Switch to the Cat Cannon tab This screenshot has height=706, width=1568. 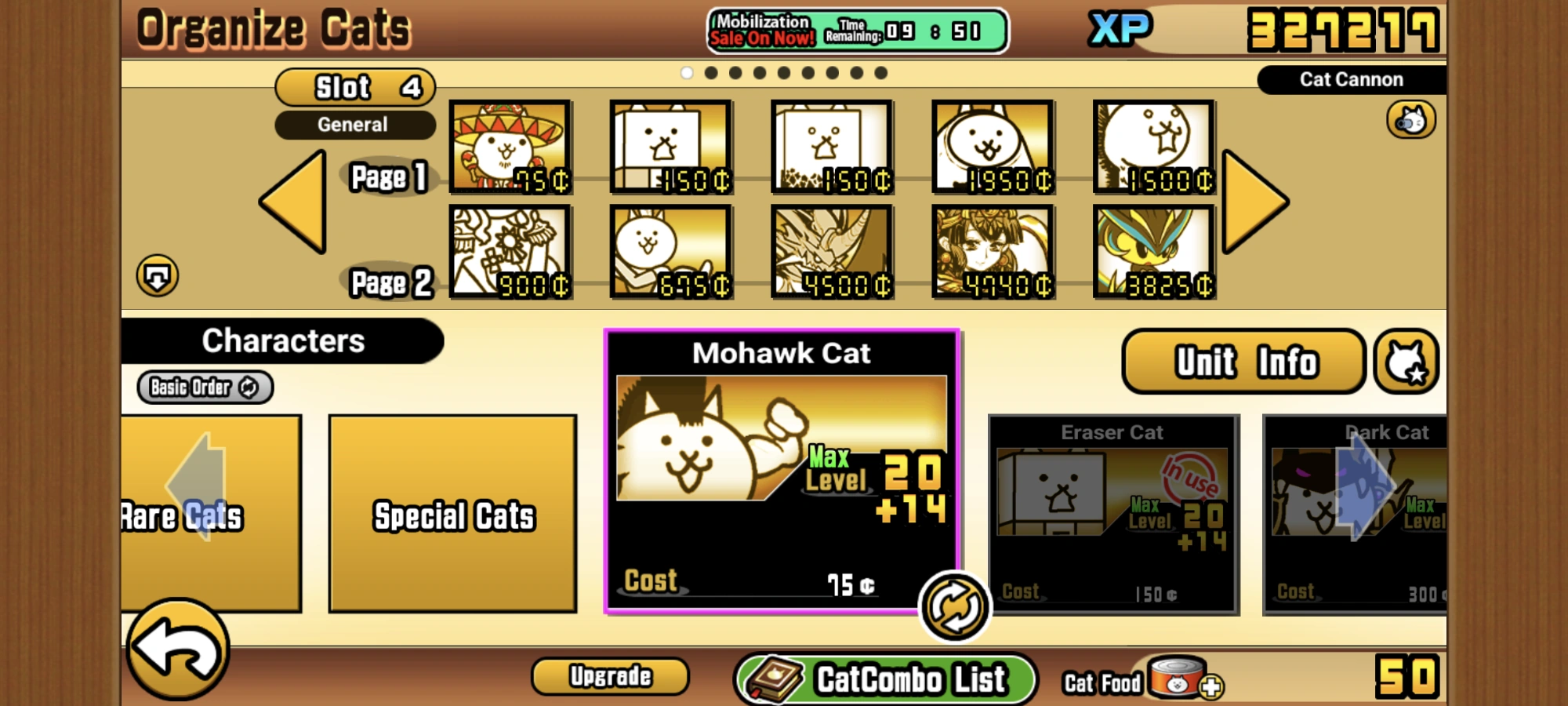pyautogui.click(x=1350, y=78)
